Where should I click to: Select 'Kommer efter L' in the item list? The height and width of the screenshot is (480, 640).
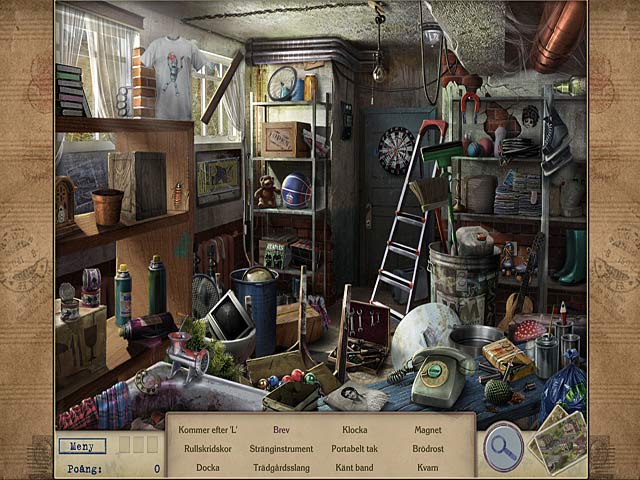pos(208,430)
